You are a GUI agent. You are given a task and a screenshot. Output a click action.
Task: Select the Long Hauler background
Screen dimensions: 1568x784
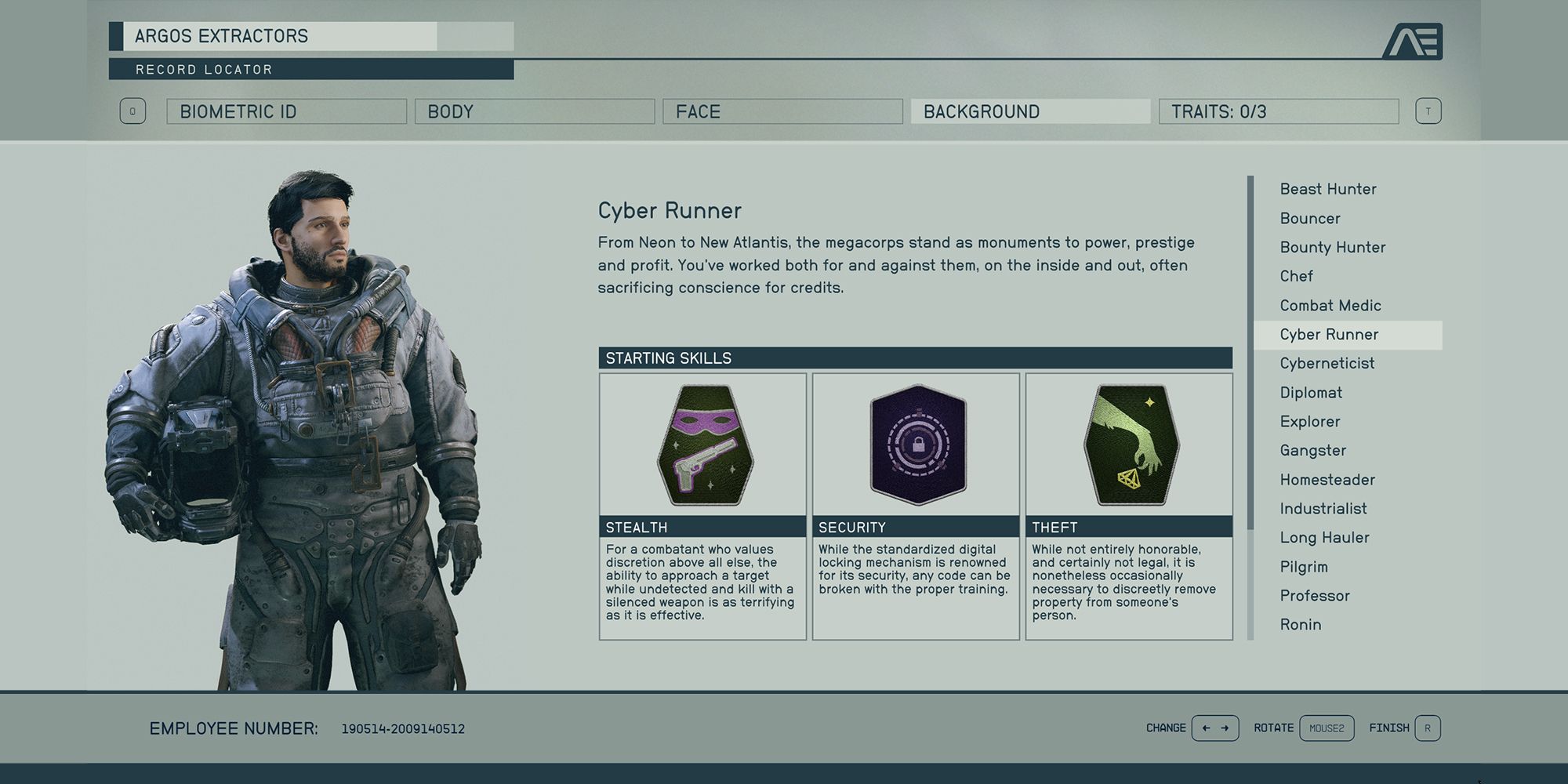[1325, 538]
